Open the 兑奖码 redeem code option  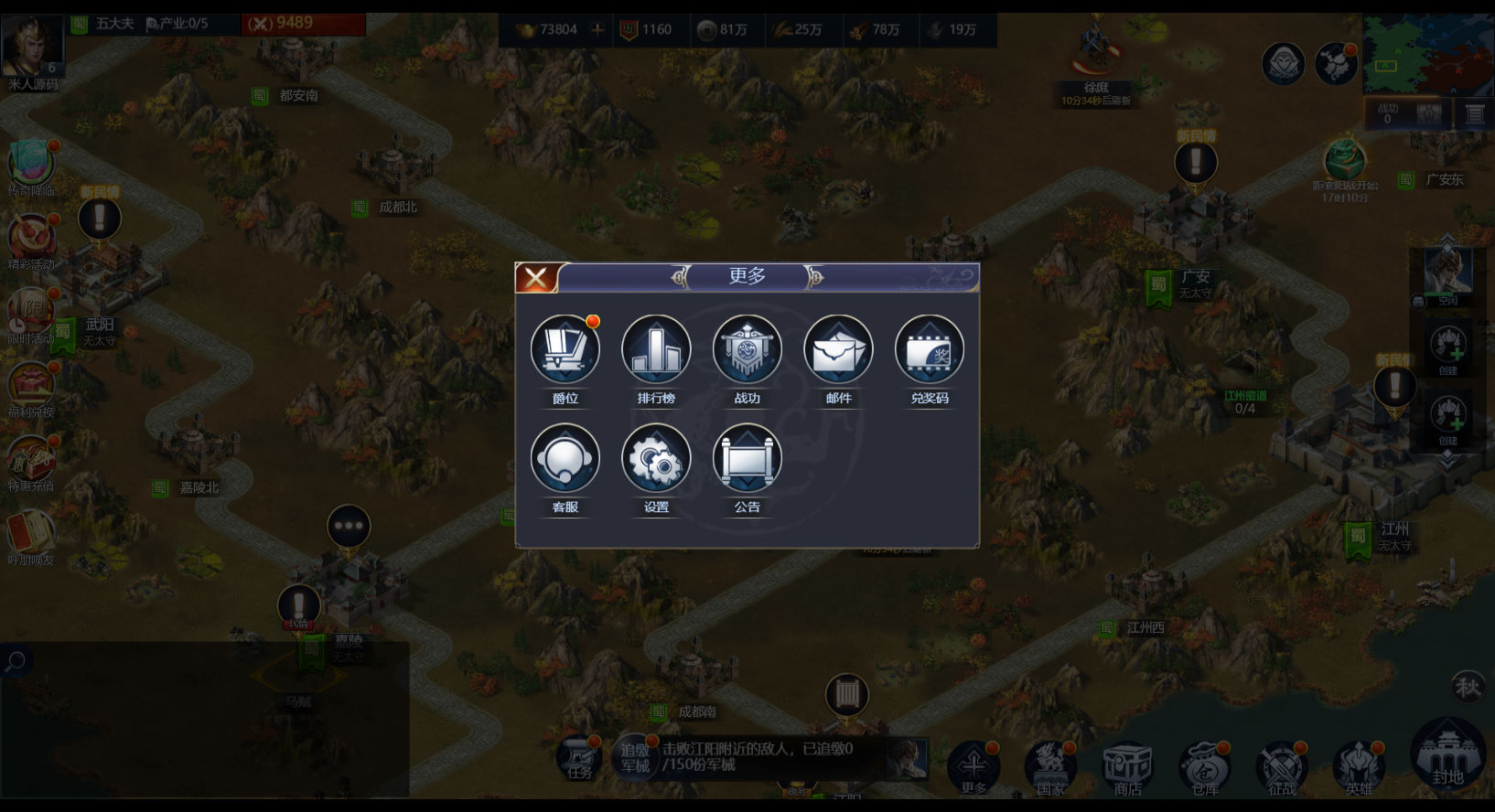(x=929, y=349)
